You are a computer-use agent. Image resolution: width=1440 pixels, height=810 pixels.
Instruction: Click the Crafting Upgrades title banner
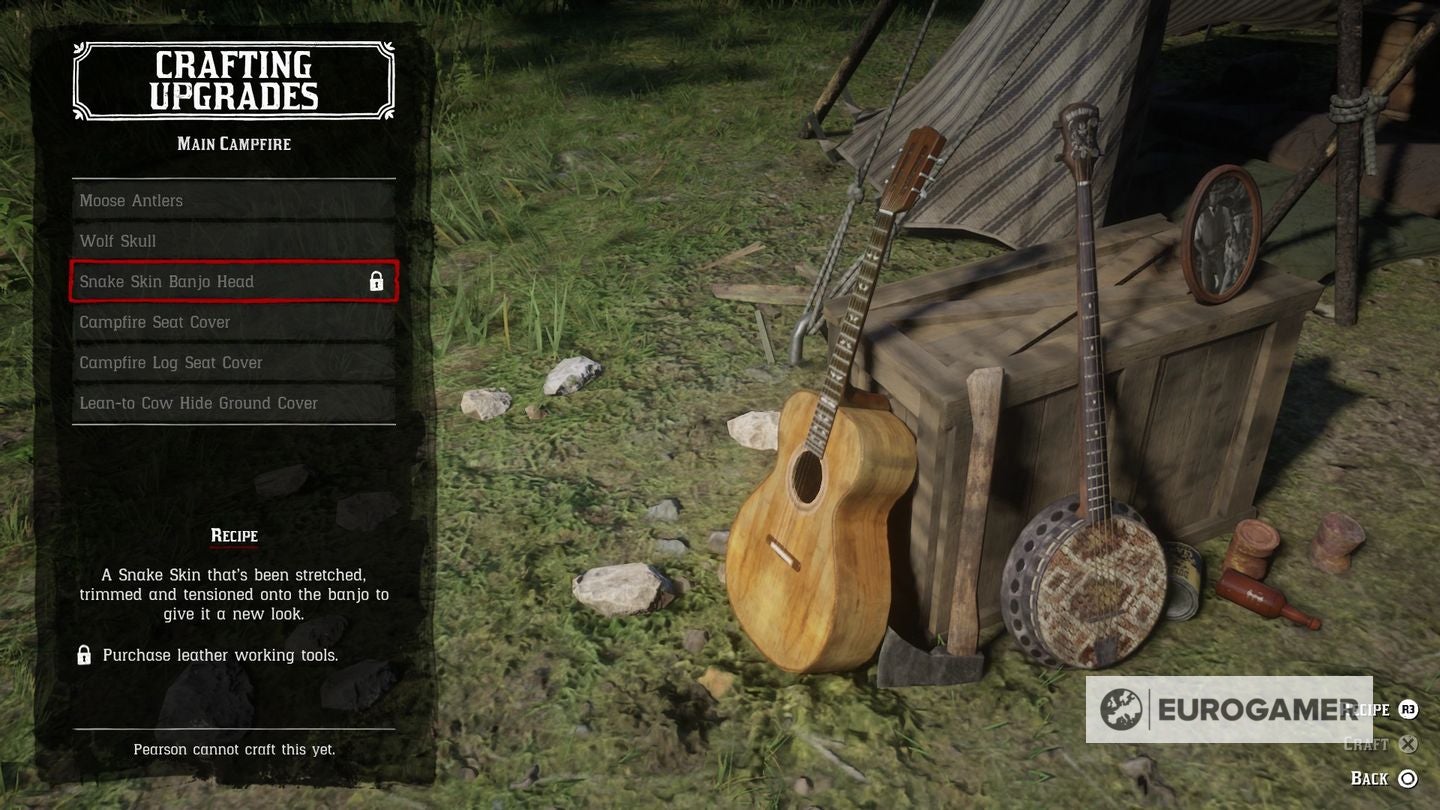click(232, 80)
